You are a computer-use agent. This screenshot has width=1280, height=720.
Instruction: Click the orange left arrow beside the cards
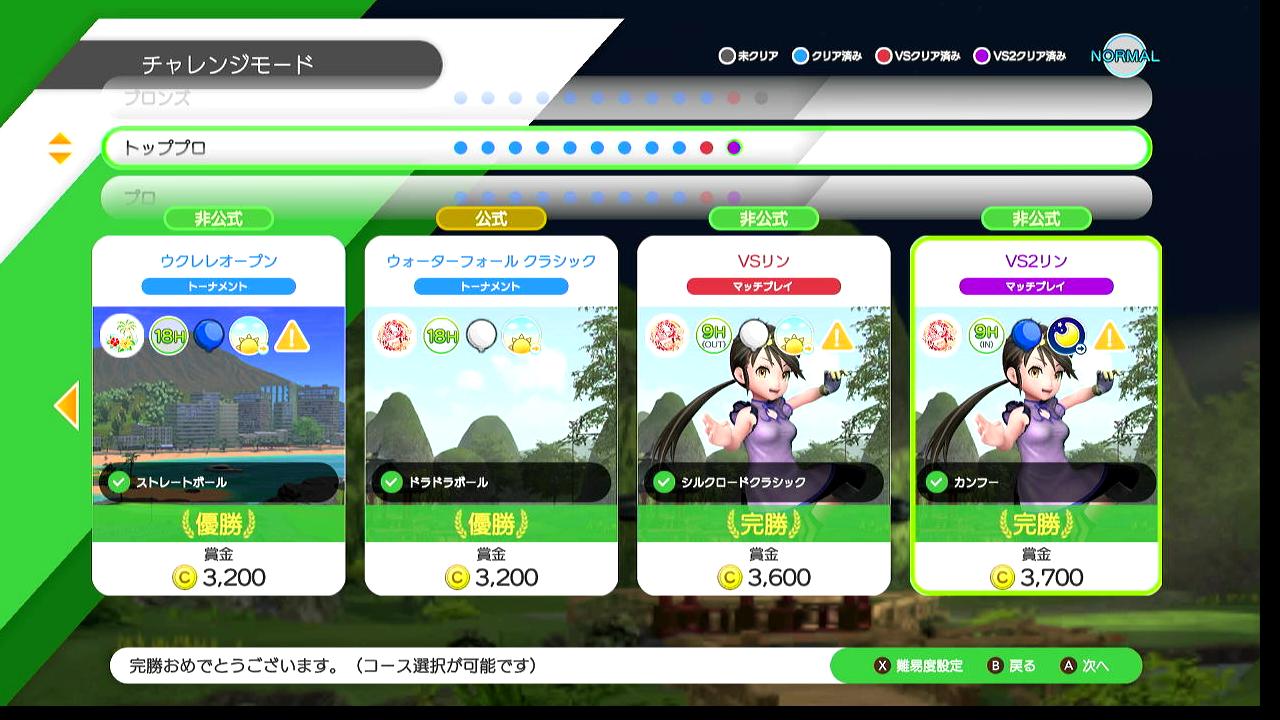[x=66, y=405]
